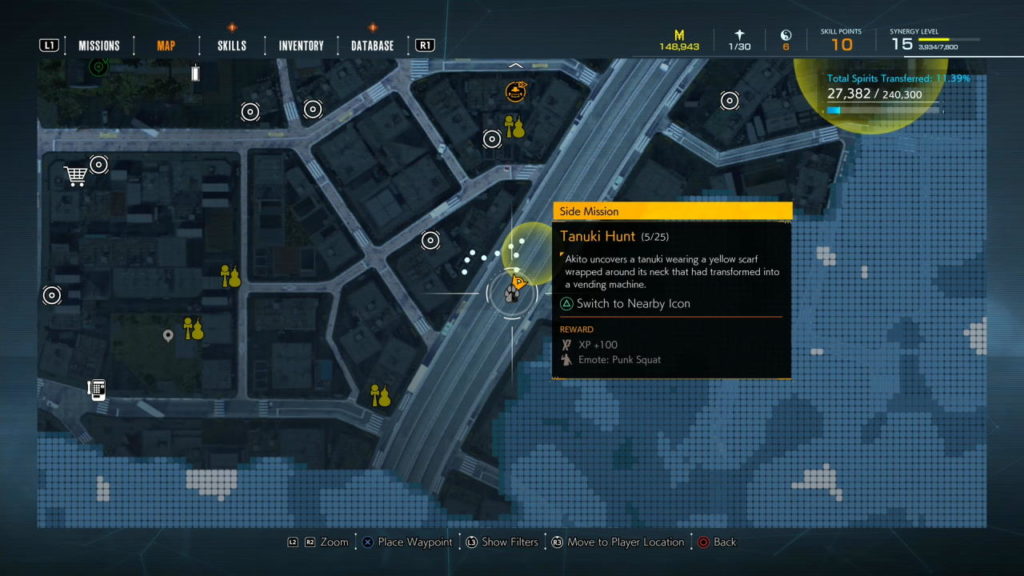Switch to the Missions tab

(x=99, y=45)
